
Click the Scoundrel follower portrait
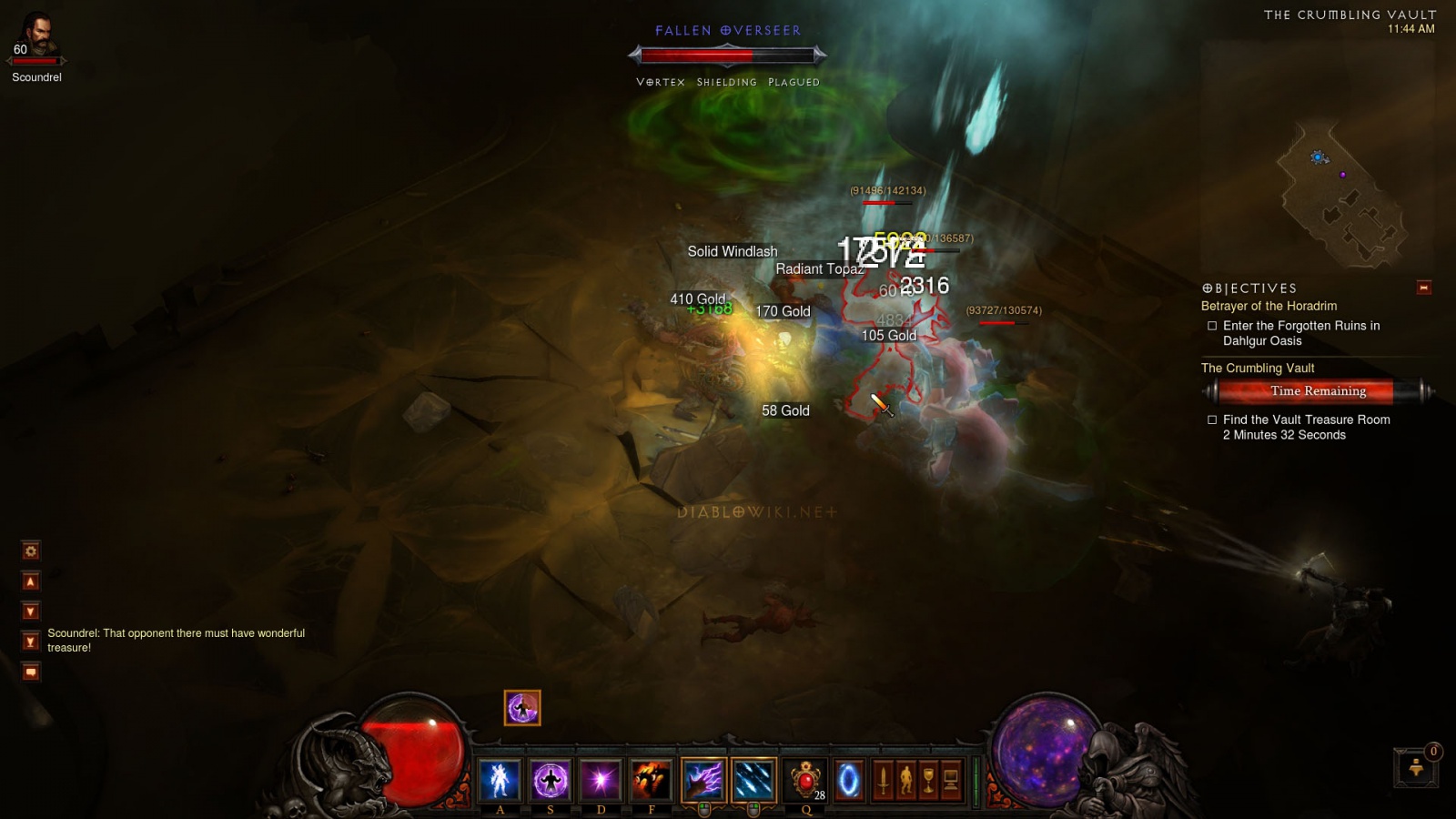[x=36, y=38]
